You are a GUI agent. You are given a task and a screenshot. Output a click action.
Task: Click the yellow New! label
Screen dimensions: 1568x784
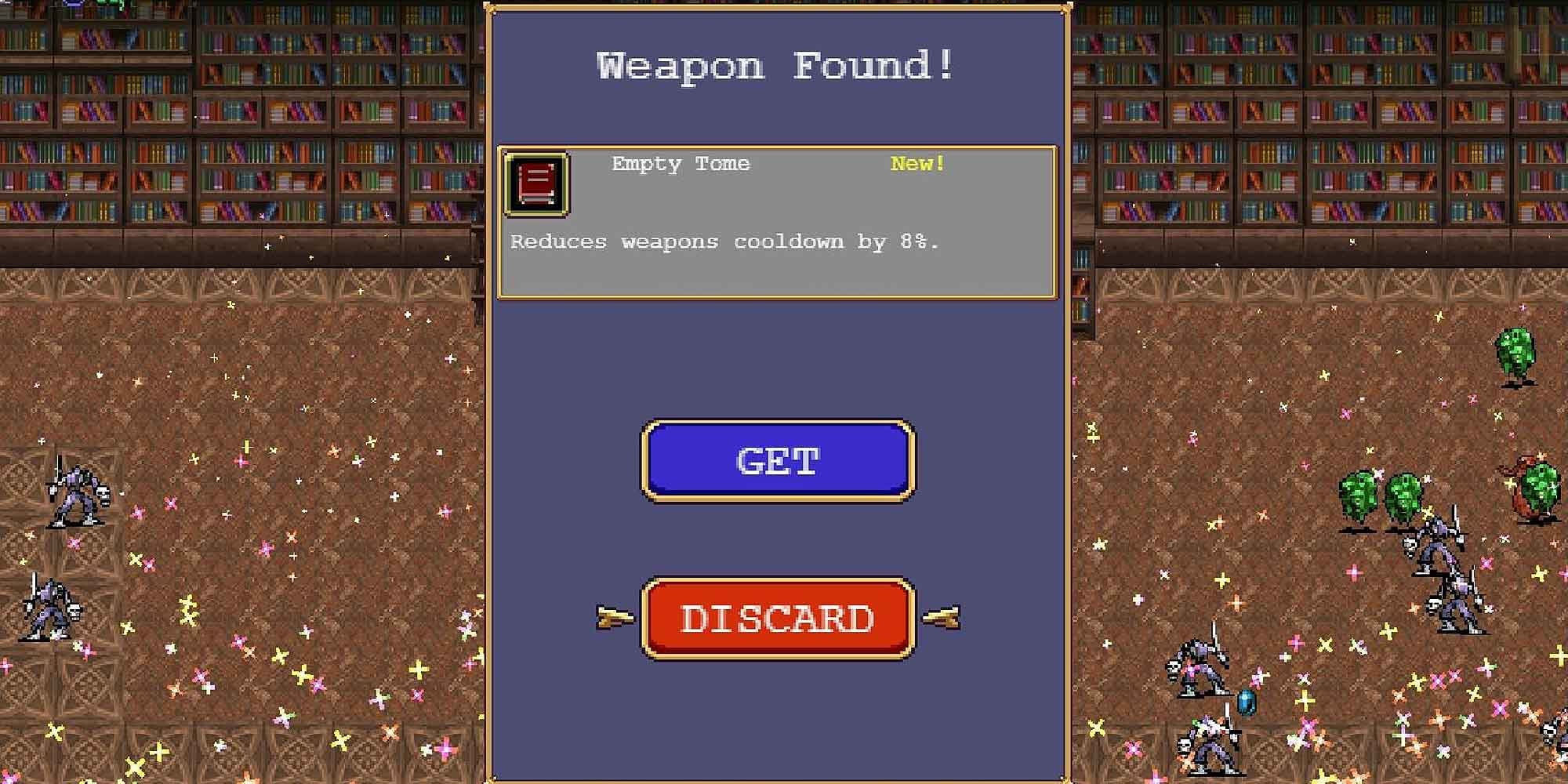tap(916, 164)
